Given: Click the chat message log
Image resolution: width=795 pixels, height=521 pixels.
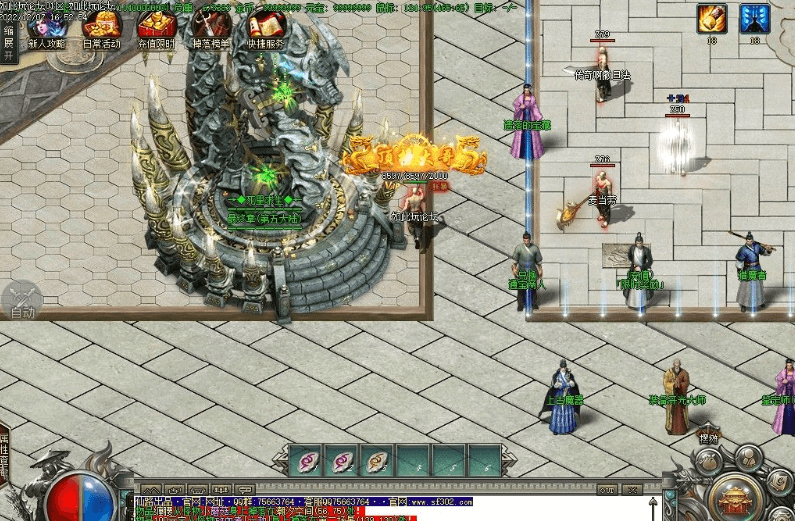Looking at the screenshot, I should (x=390, y=507).
